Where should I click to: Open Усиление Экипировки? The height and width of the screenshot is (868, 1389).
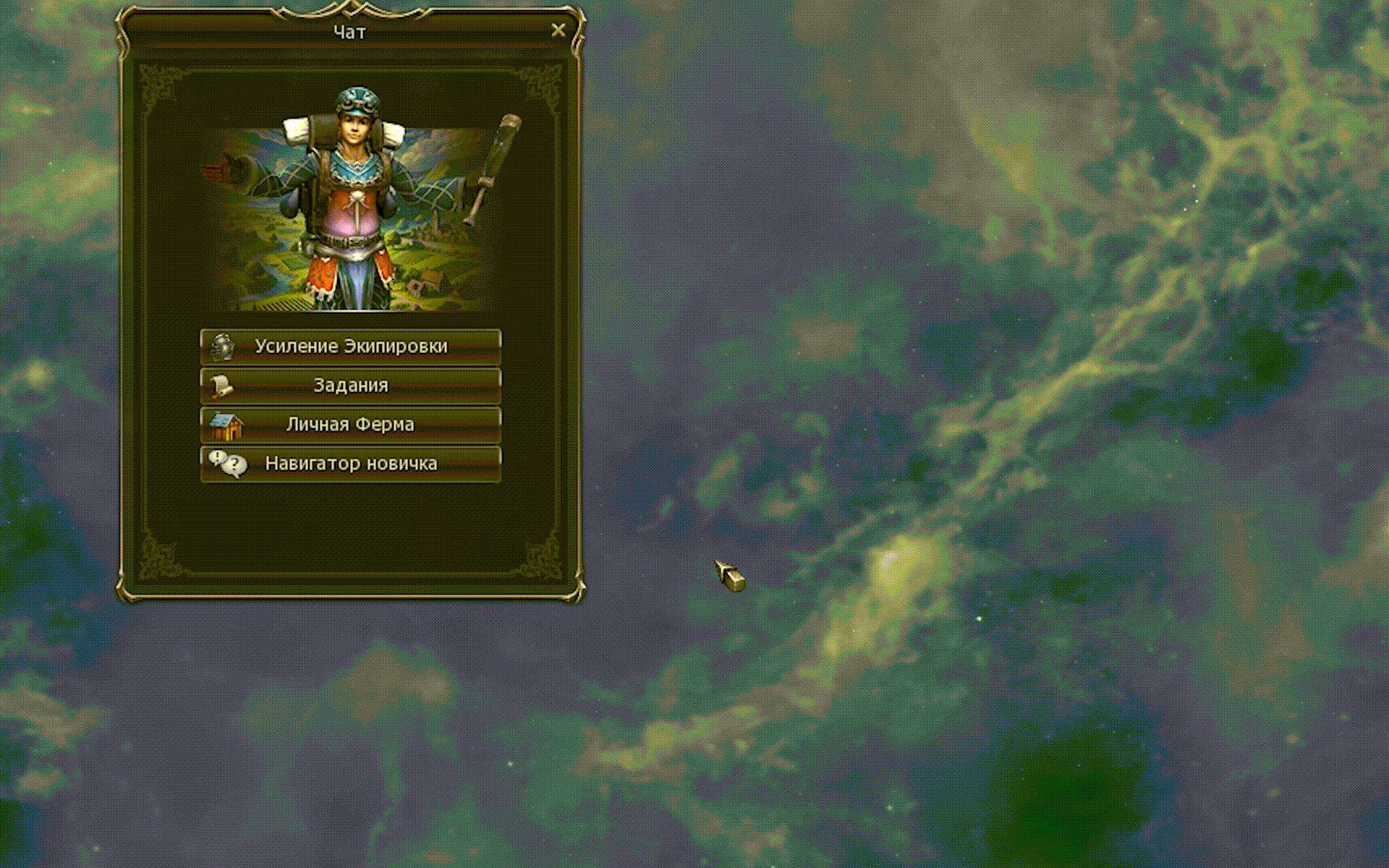click(x=351, y=346)
